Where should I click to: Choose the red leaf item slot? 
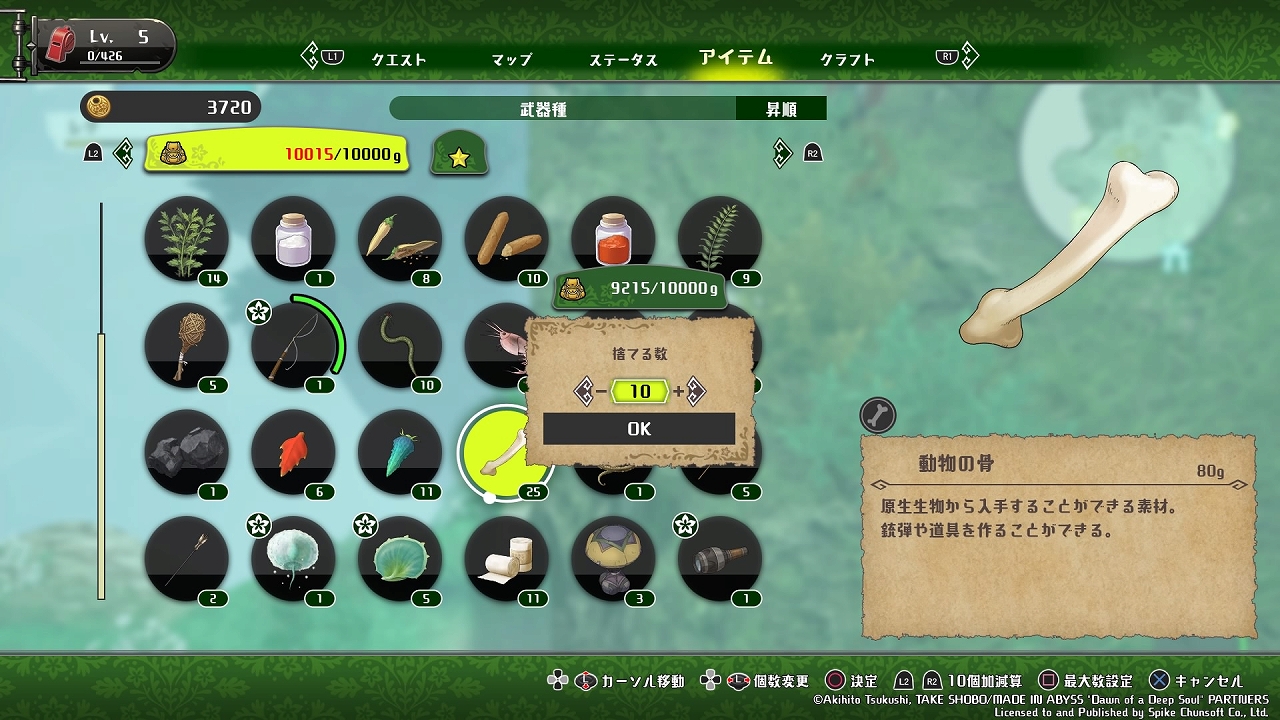click(293, 452)
